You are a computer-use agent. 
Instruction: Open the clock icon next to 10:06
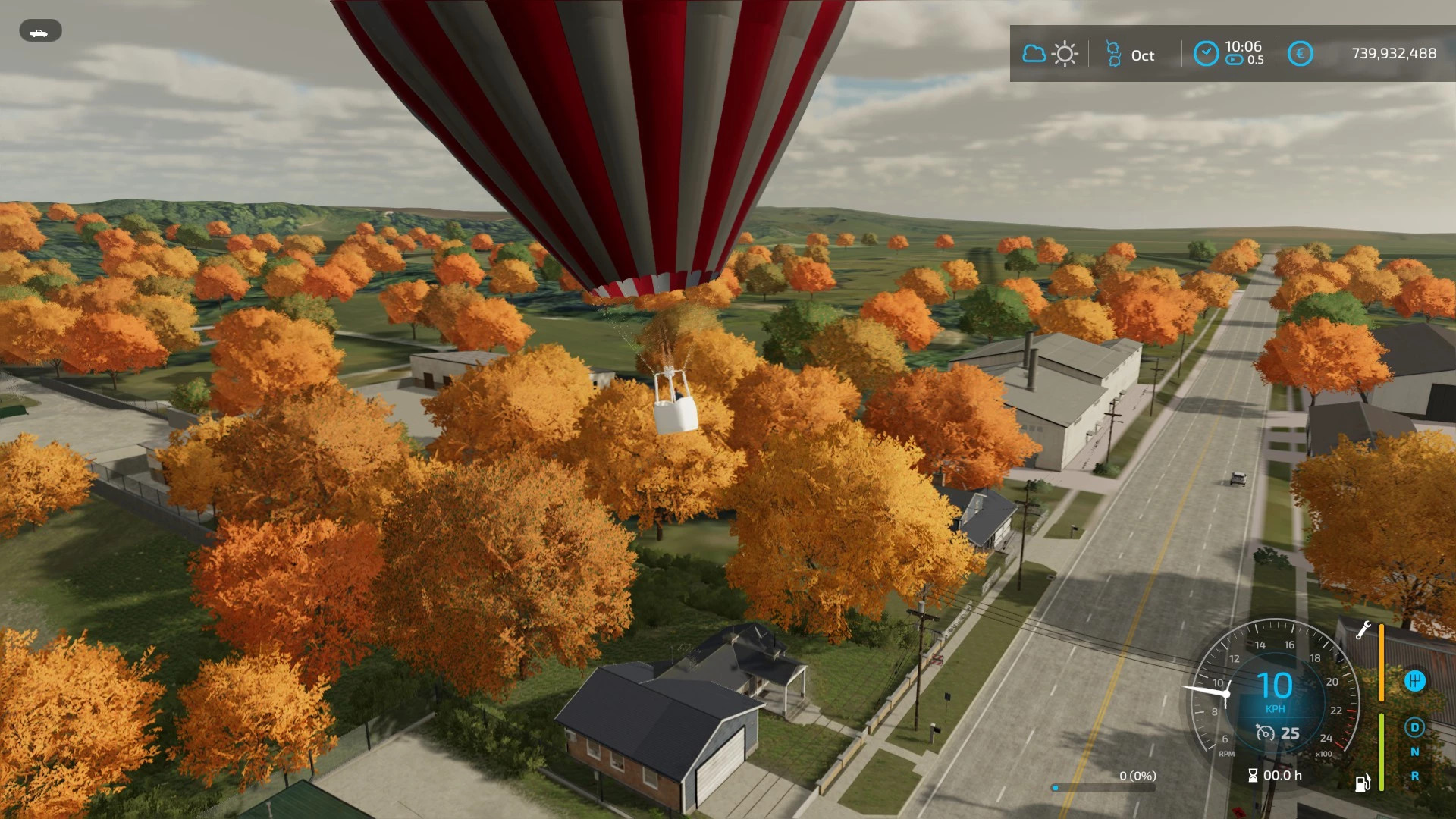[1207, 53]
